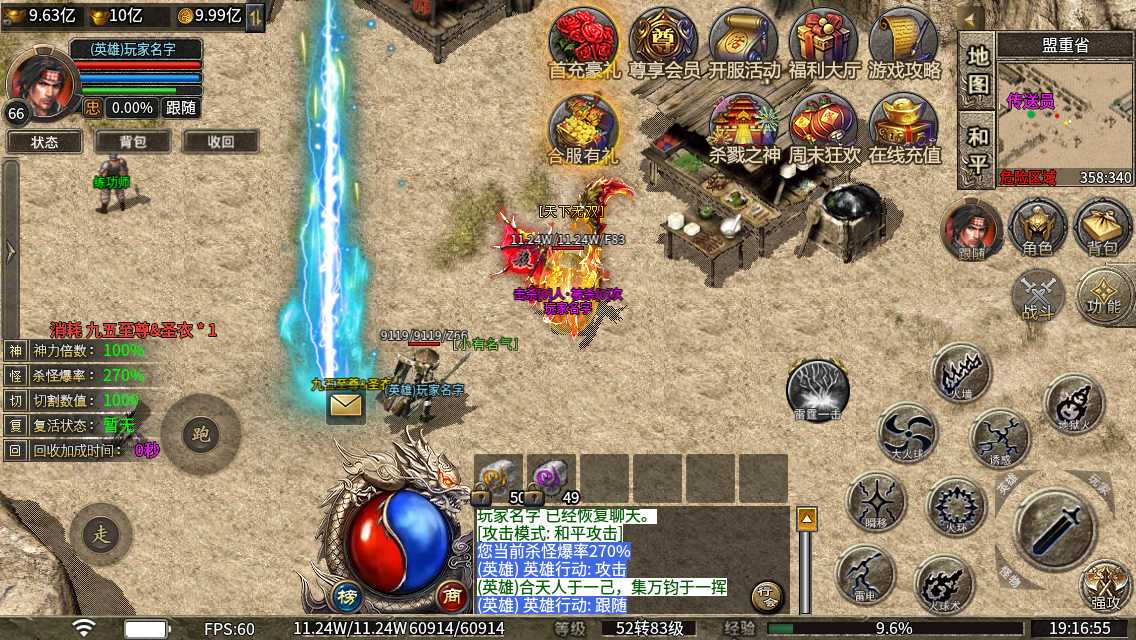Open the 福利大厅 welfare hall

(823, 43)
